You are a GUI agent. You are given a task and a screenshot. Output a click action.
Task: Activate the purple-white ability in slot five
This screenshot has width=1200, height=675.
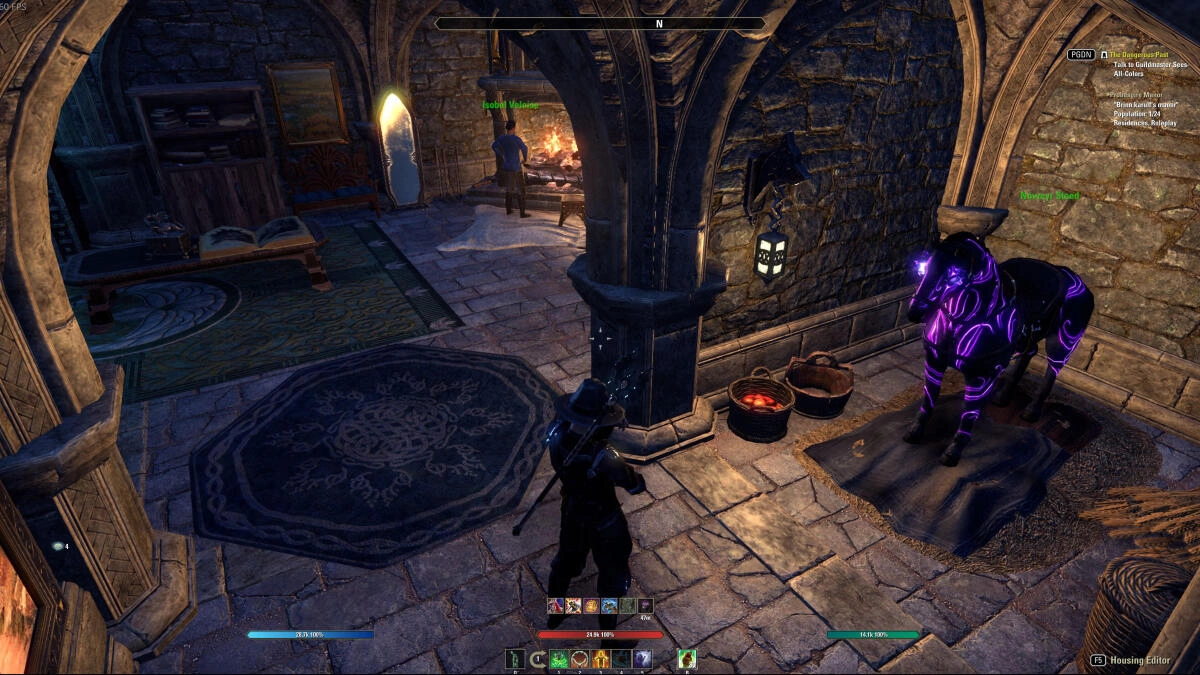click(x=642, y=659)
